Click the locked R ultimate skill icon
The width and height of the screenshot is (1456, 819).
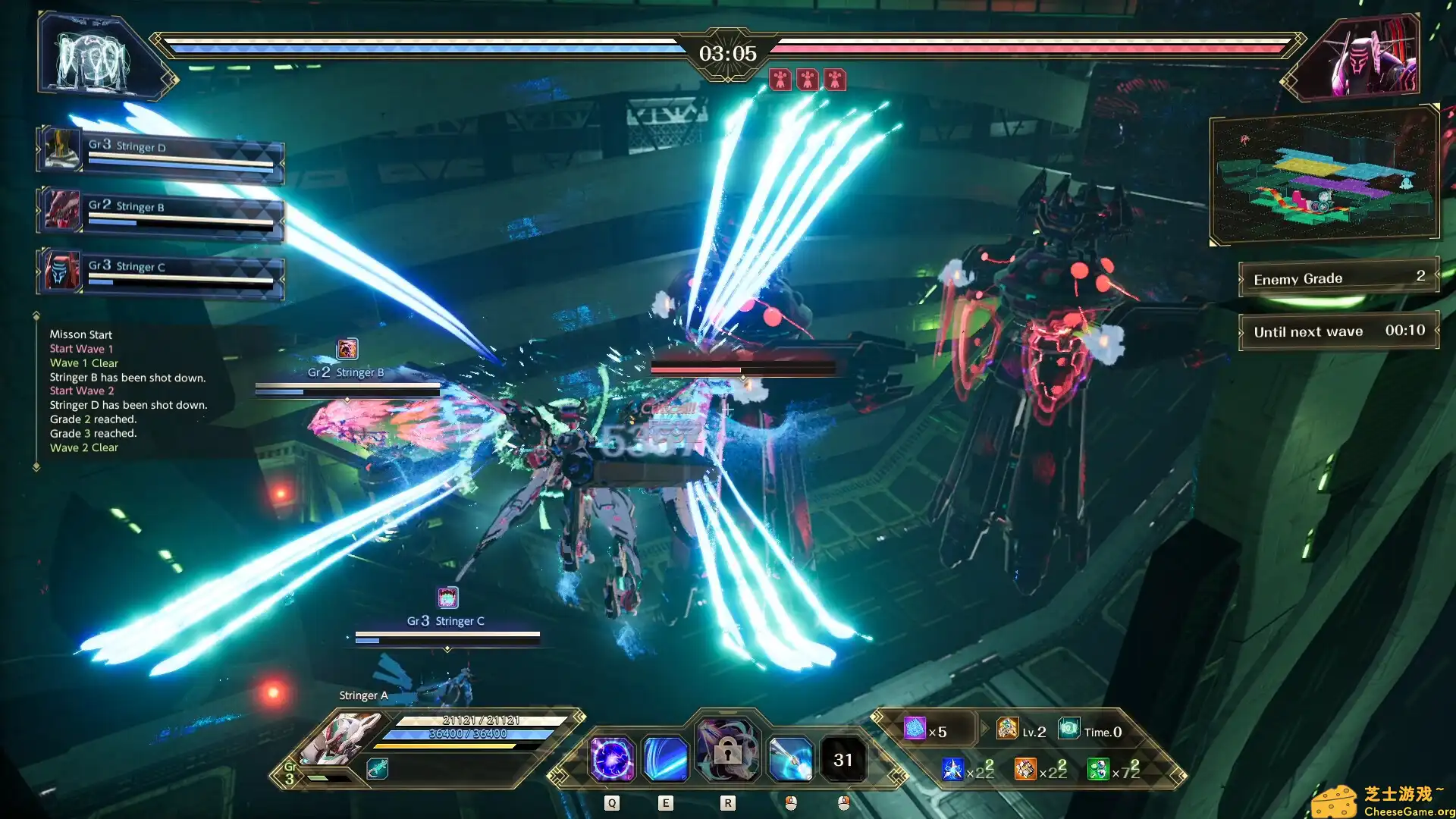(x=727, y=753)
